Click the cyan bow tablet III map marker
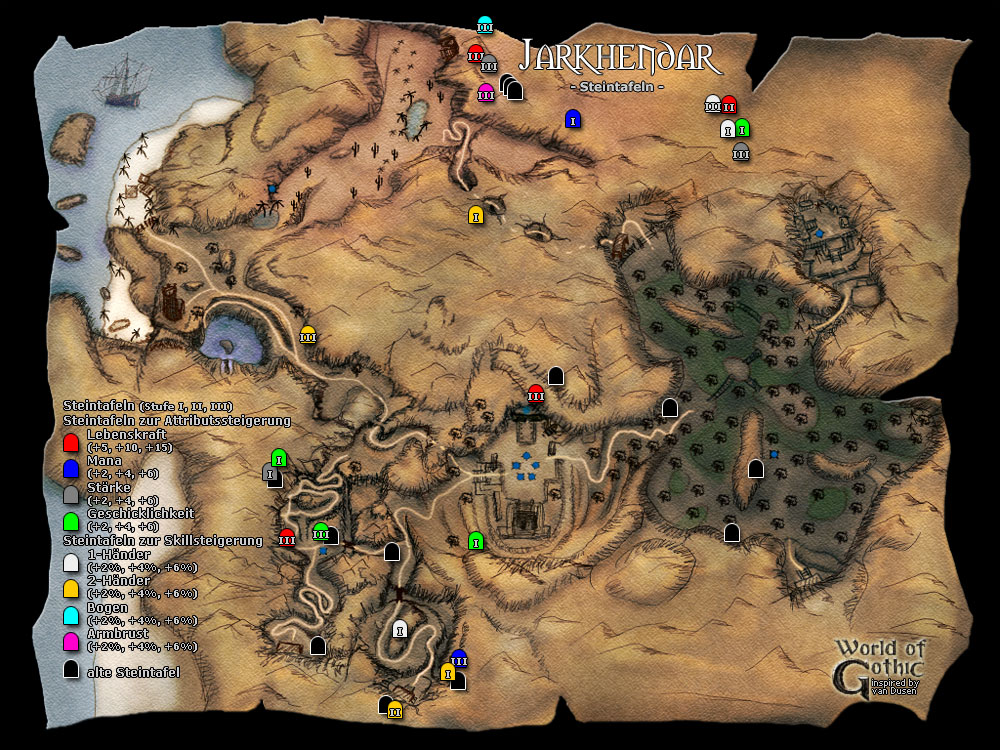Screen dimensions: 1000x750 coord(485,25)
